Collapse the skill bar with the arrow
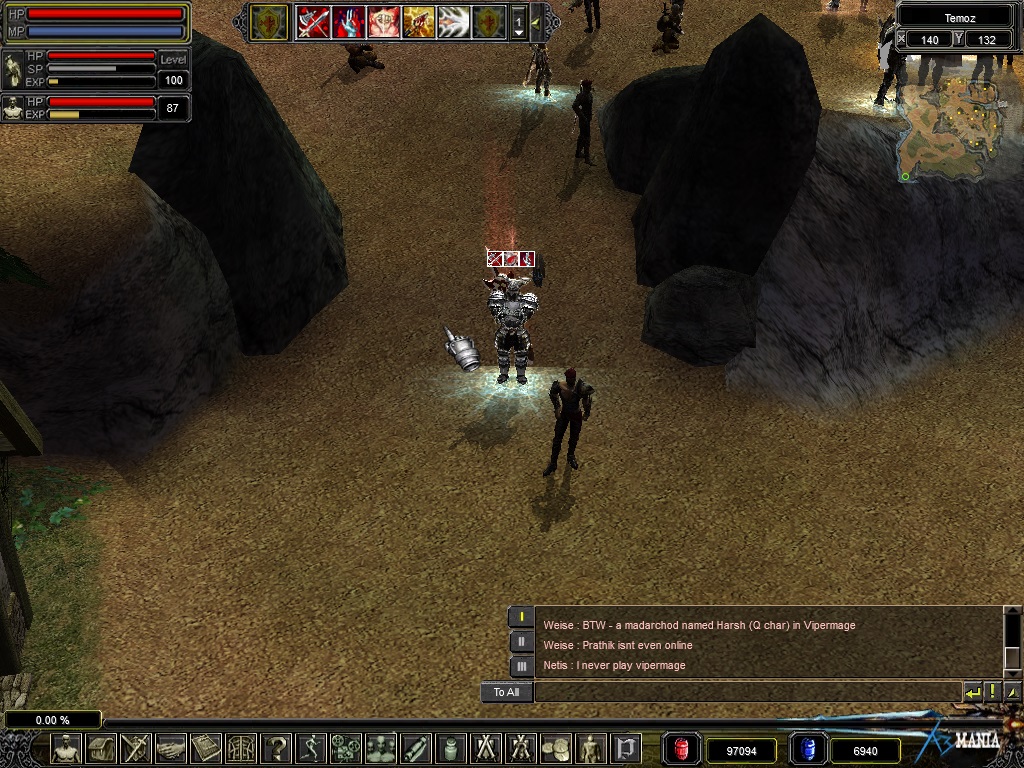This screenshot has width=1024, height=768. point(536,21)
